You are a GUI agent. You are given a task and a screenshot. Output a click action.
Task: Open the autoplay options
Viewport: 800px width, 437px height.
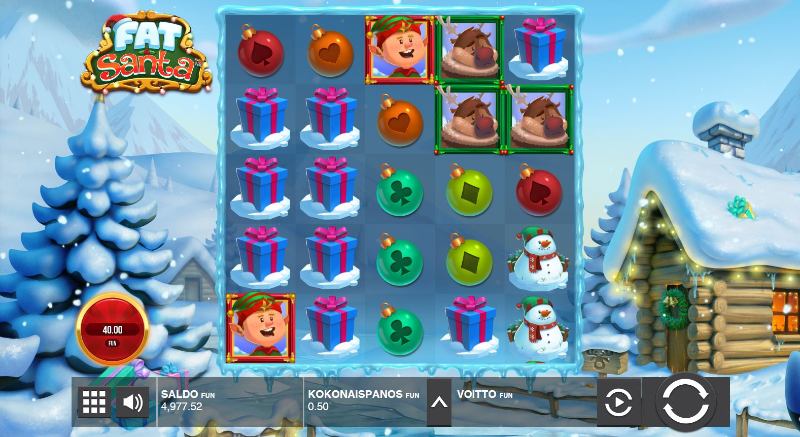tap(619, 403)
